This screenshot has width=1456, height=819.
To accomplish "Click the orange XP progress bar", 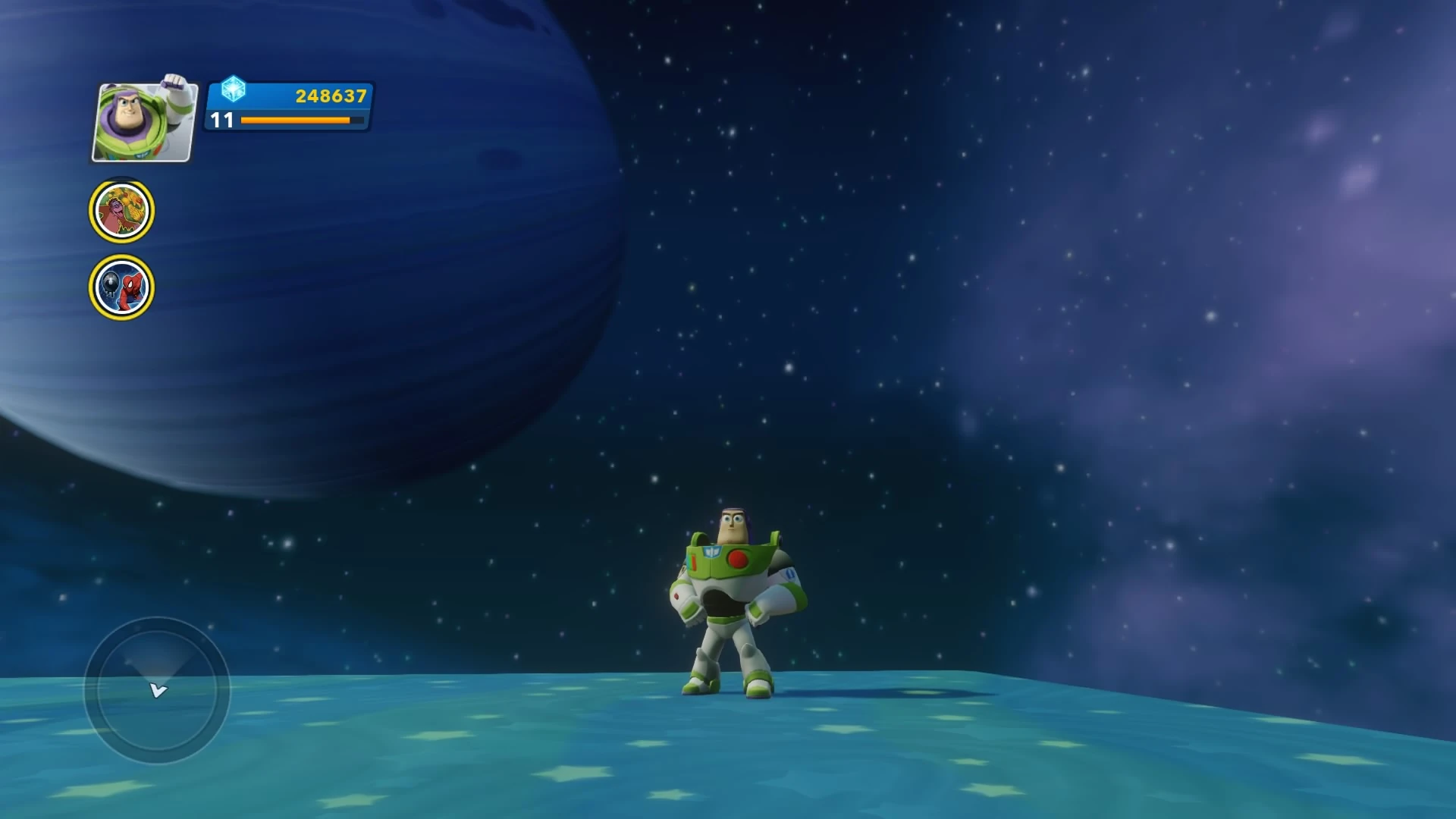I will coord(296,120).
